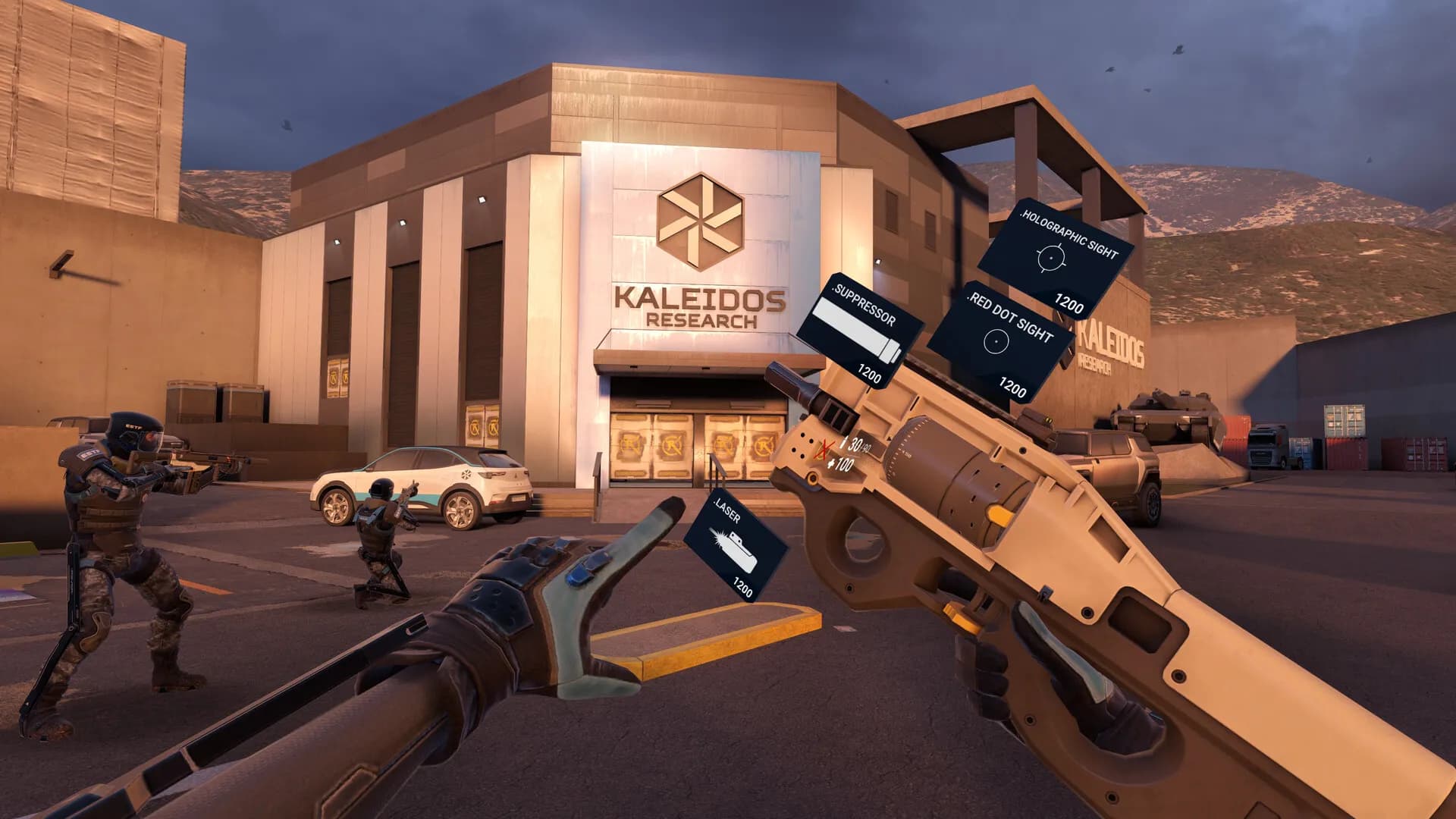1456x819 pixels.
Task: Click the 30/90 ammo counter display
Action: click(857, 444)
